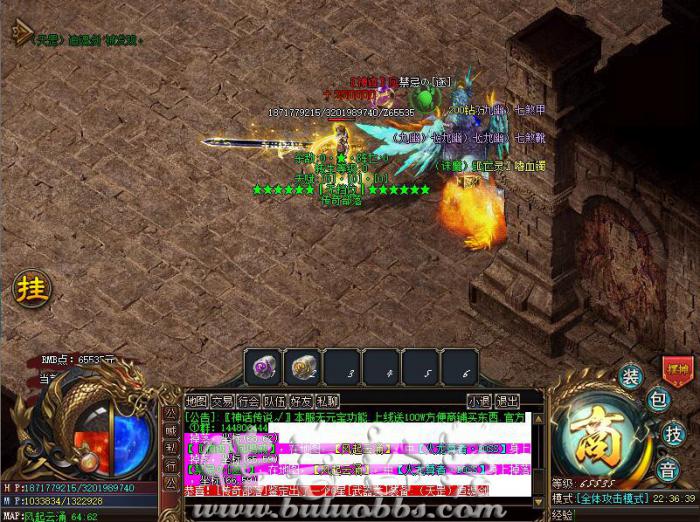Toggle the 挂 auto-play button
This screenshot has width=700, height=522.
click(x=31, y=289)
